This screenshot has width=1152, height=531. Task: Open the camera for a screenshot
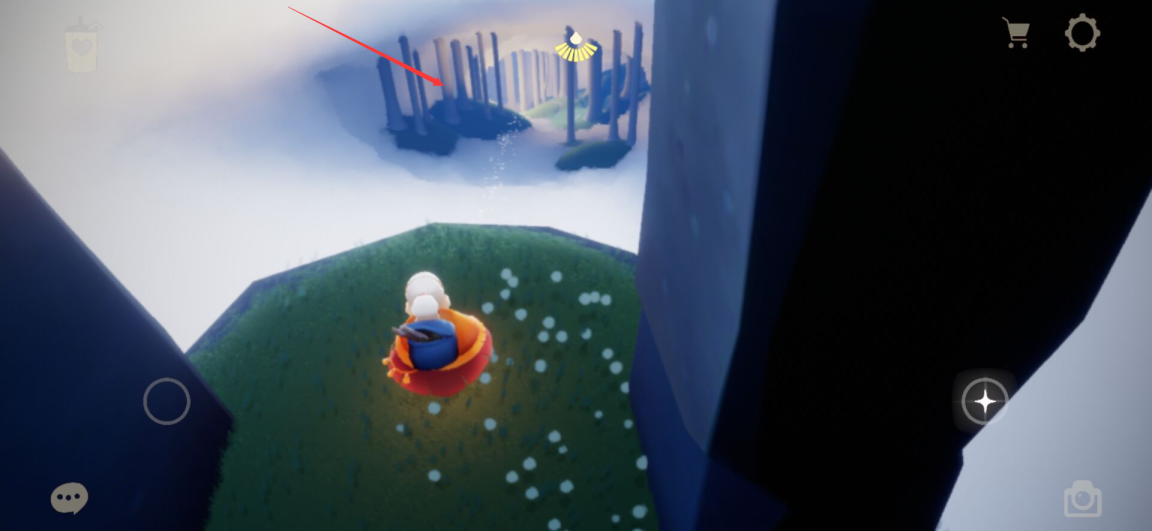1081,498
